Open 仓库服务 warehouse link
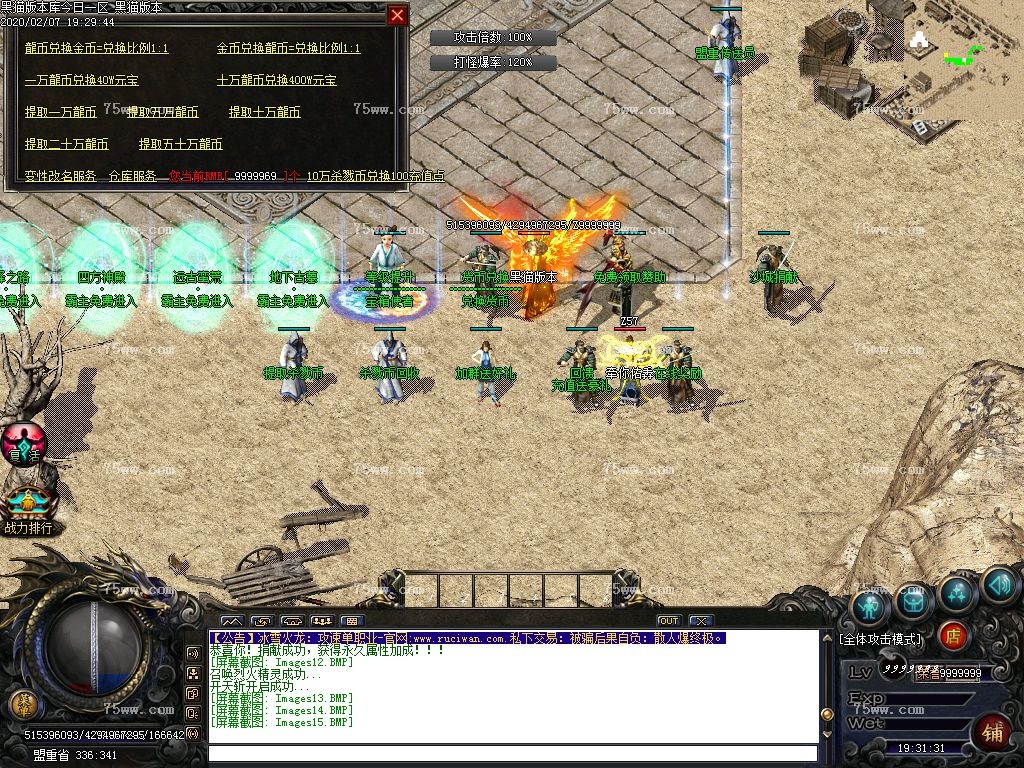The width and height of the screenshot is (1024, 768). tap(133, 176)
